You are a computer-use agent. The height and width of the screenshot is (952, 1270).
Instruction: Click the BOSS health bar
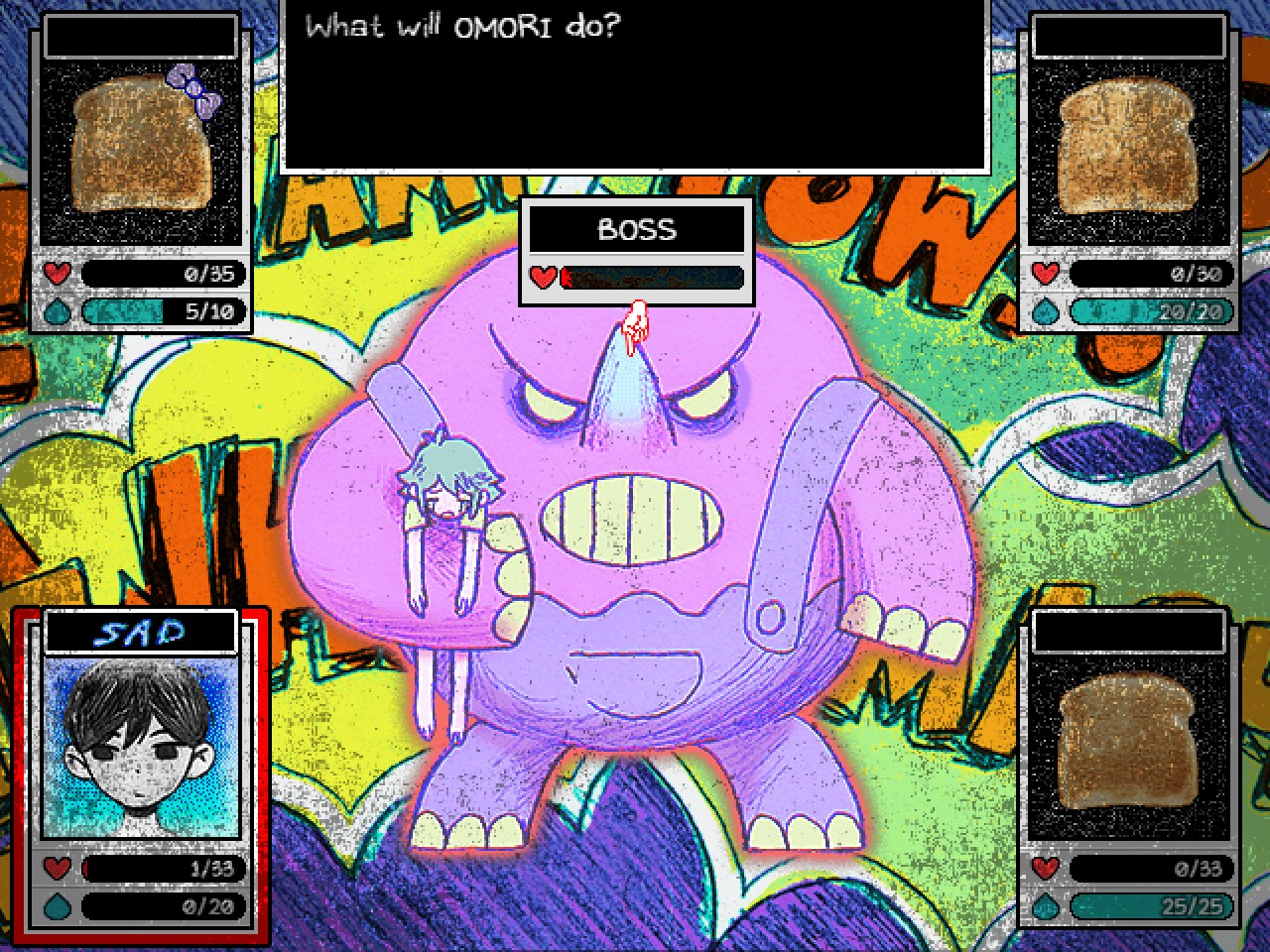coord(650,279)
